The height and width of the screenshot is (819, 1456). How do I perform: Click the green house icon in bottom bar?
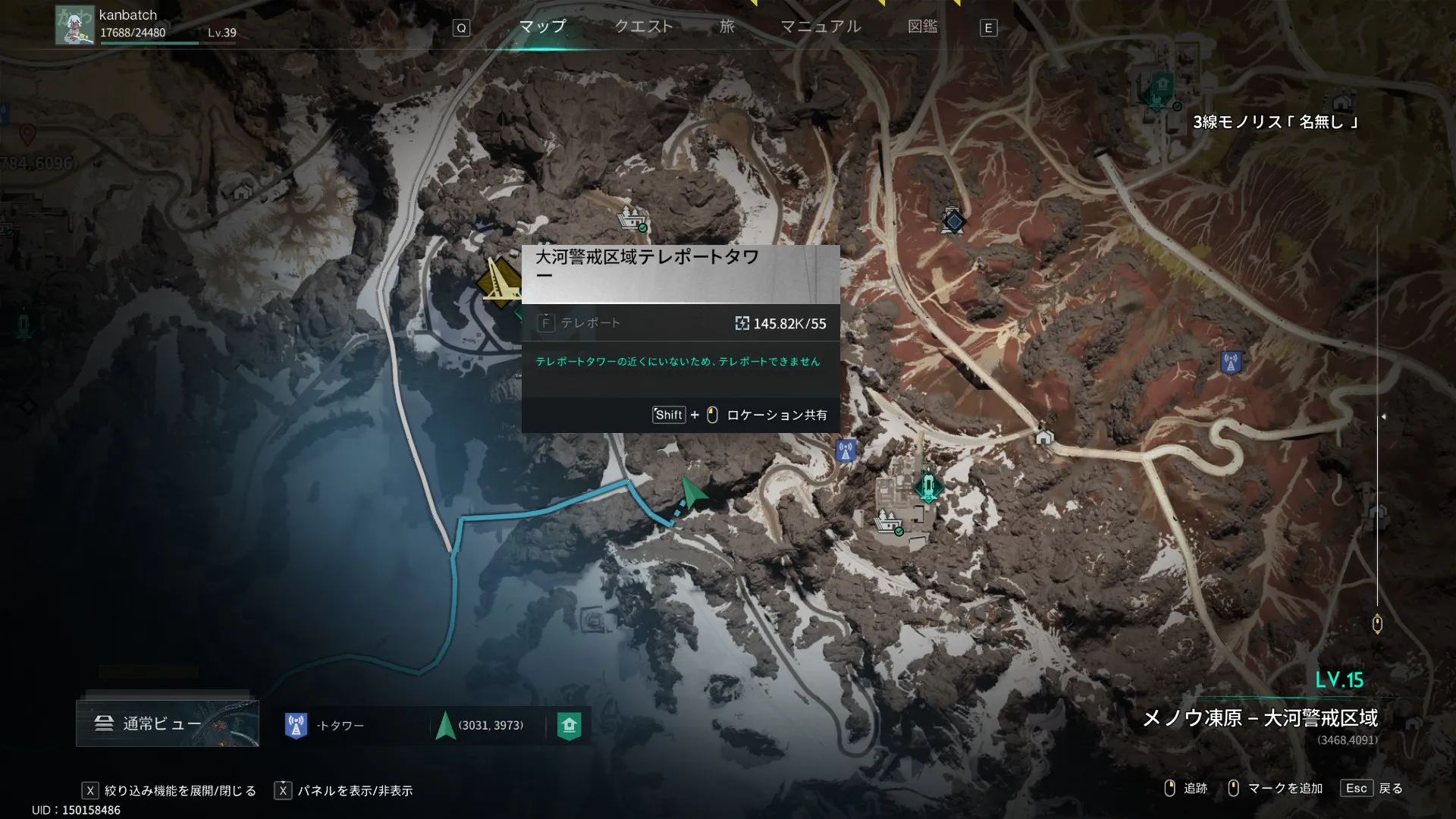pyautogui.click(x=570, y=726)
